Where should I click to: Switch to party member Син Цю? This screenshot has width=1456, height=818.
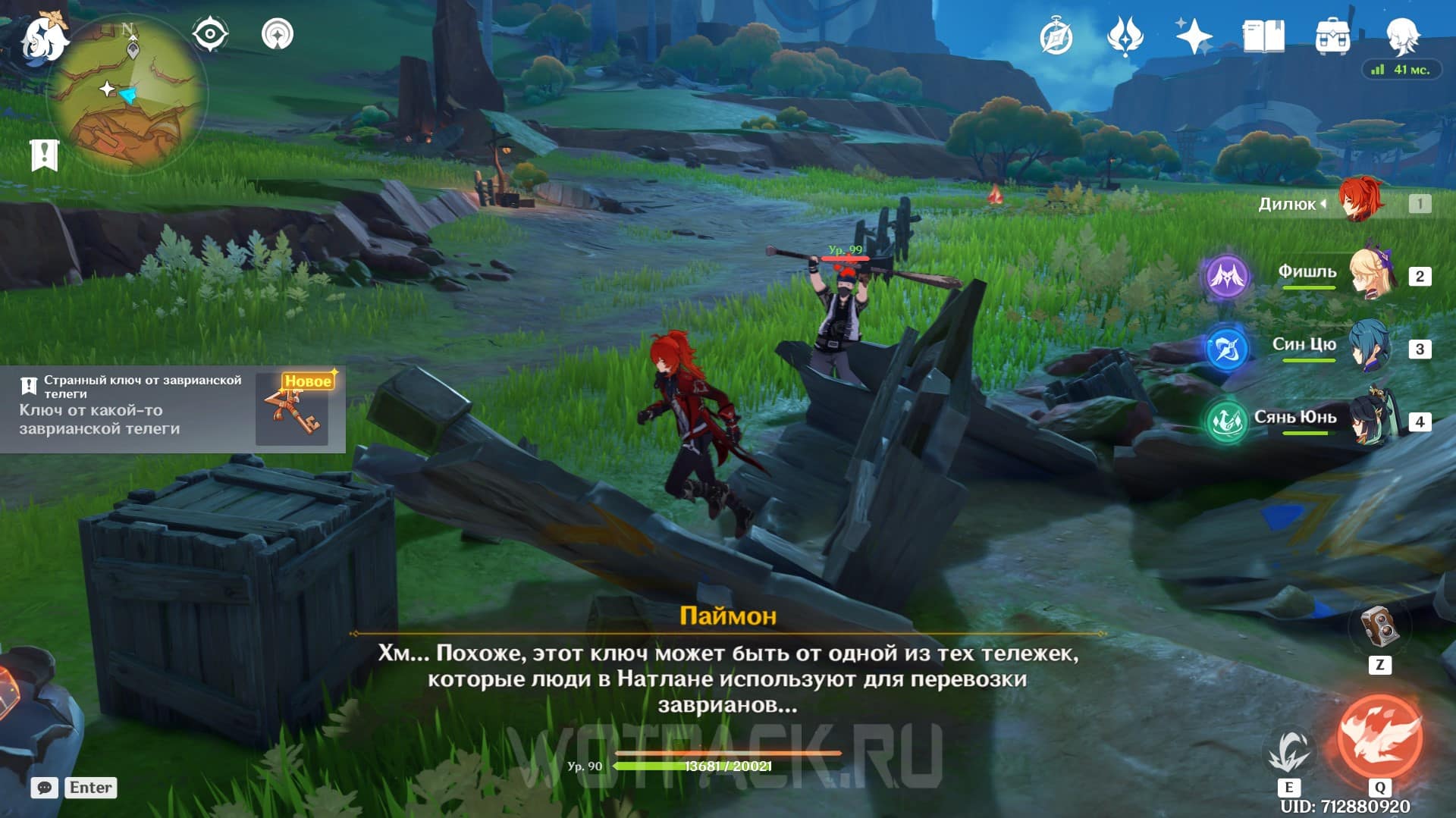(1371, 347)
